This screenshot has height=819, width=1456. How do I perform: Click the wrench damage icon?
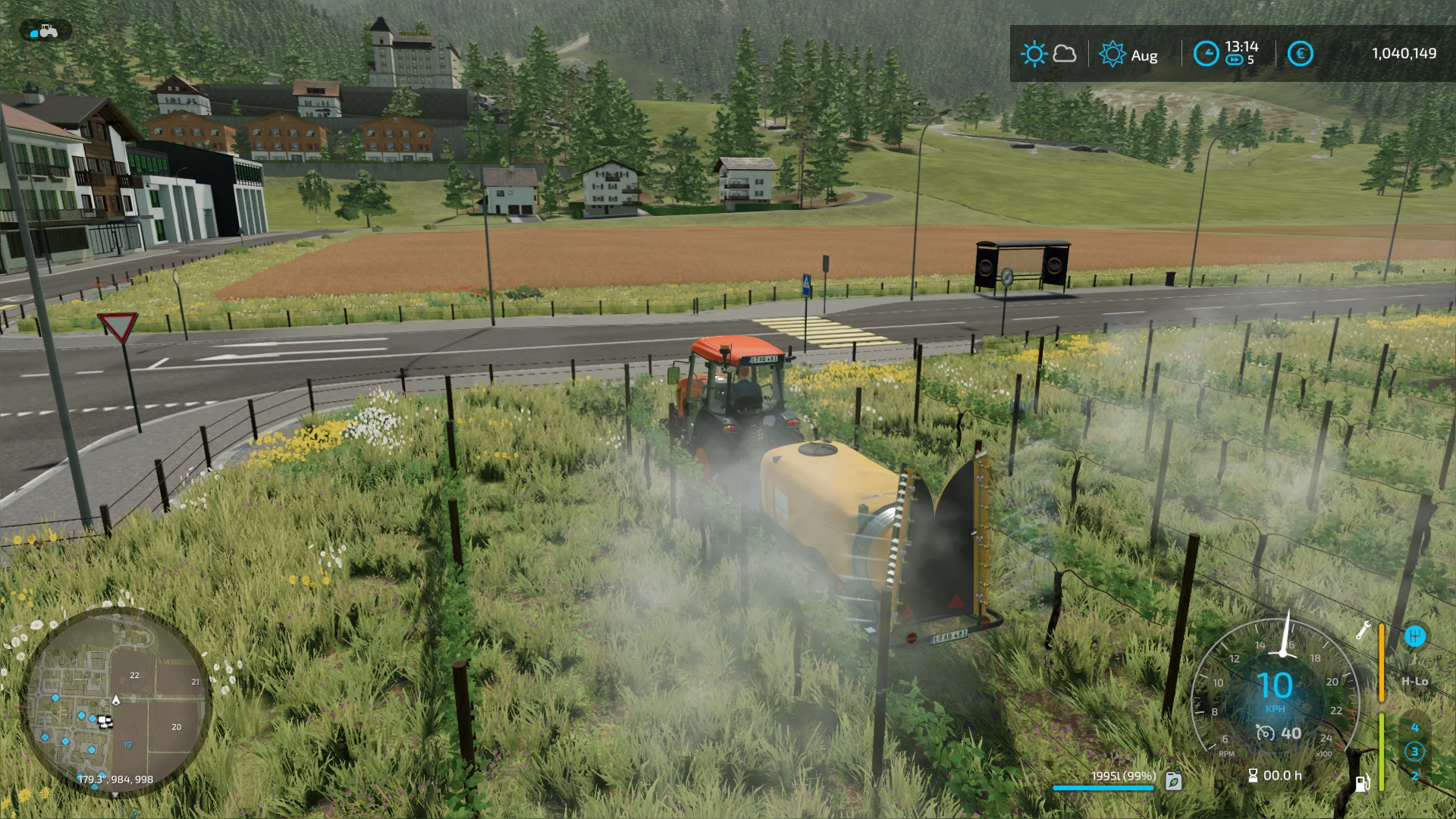point(1363,630)
